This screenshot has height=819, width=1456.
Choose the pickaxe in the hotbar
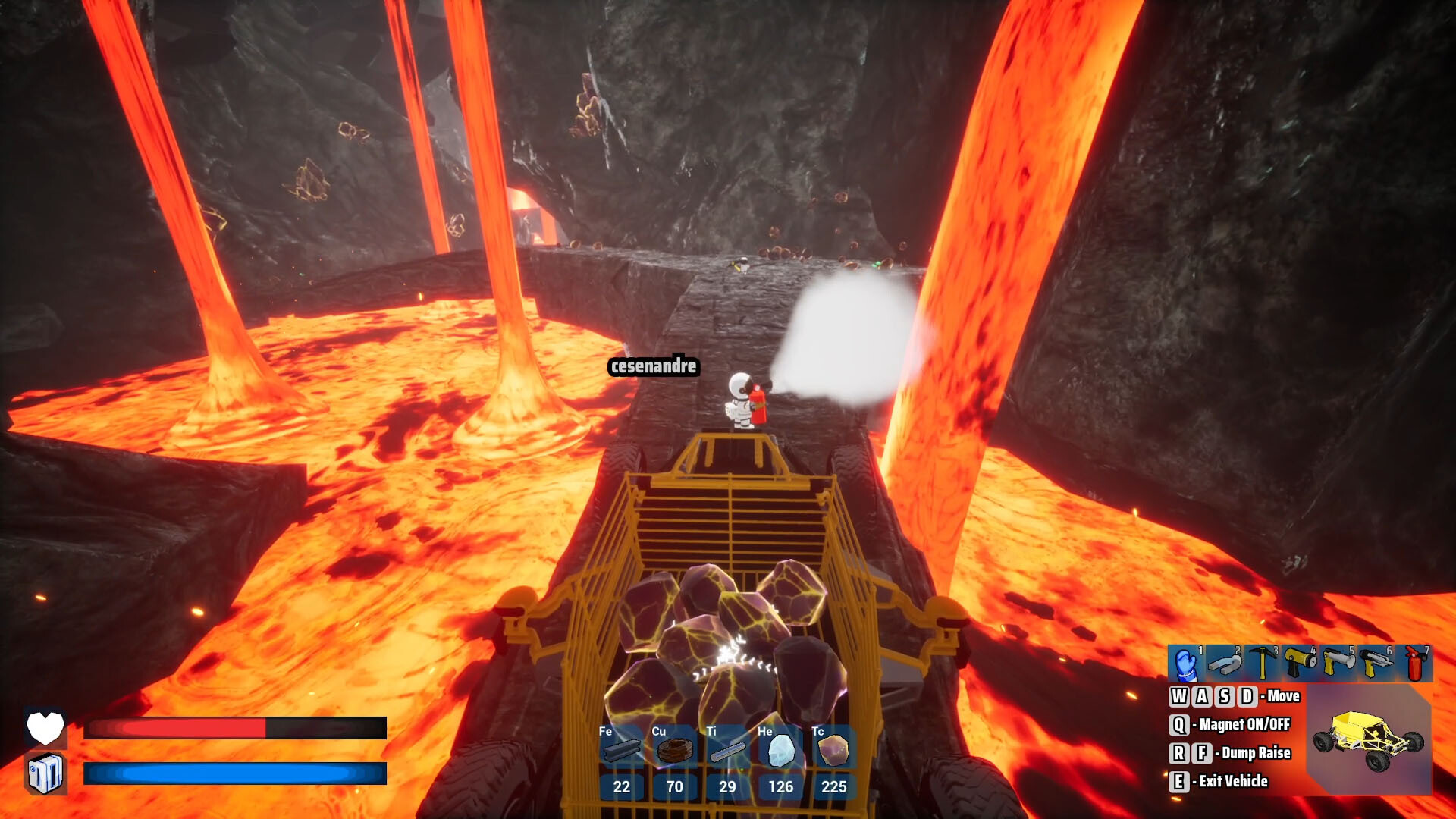pyautogui.click(x=1262, y=664)
